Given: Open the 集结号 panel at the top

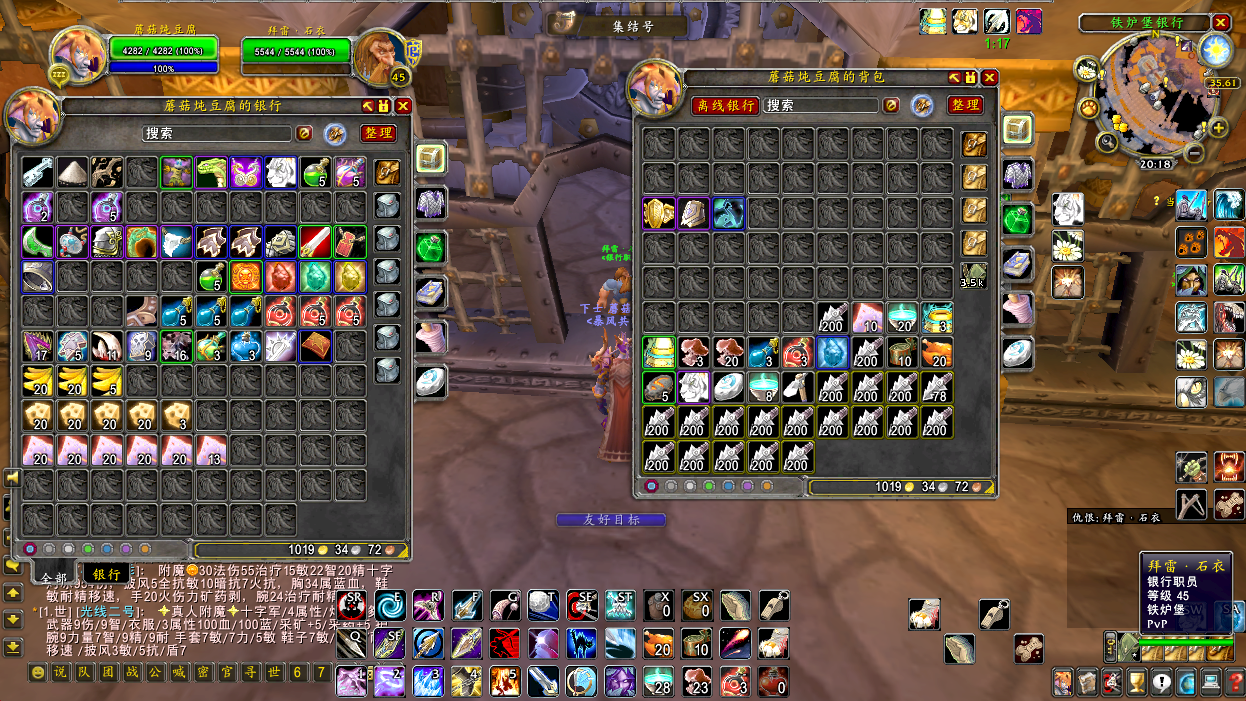Looking at the screenshot, I should point(619,25).
